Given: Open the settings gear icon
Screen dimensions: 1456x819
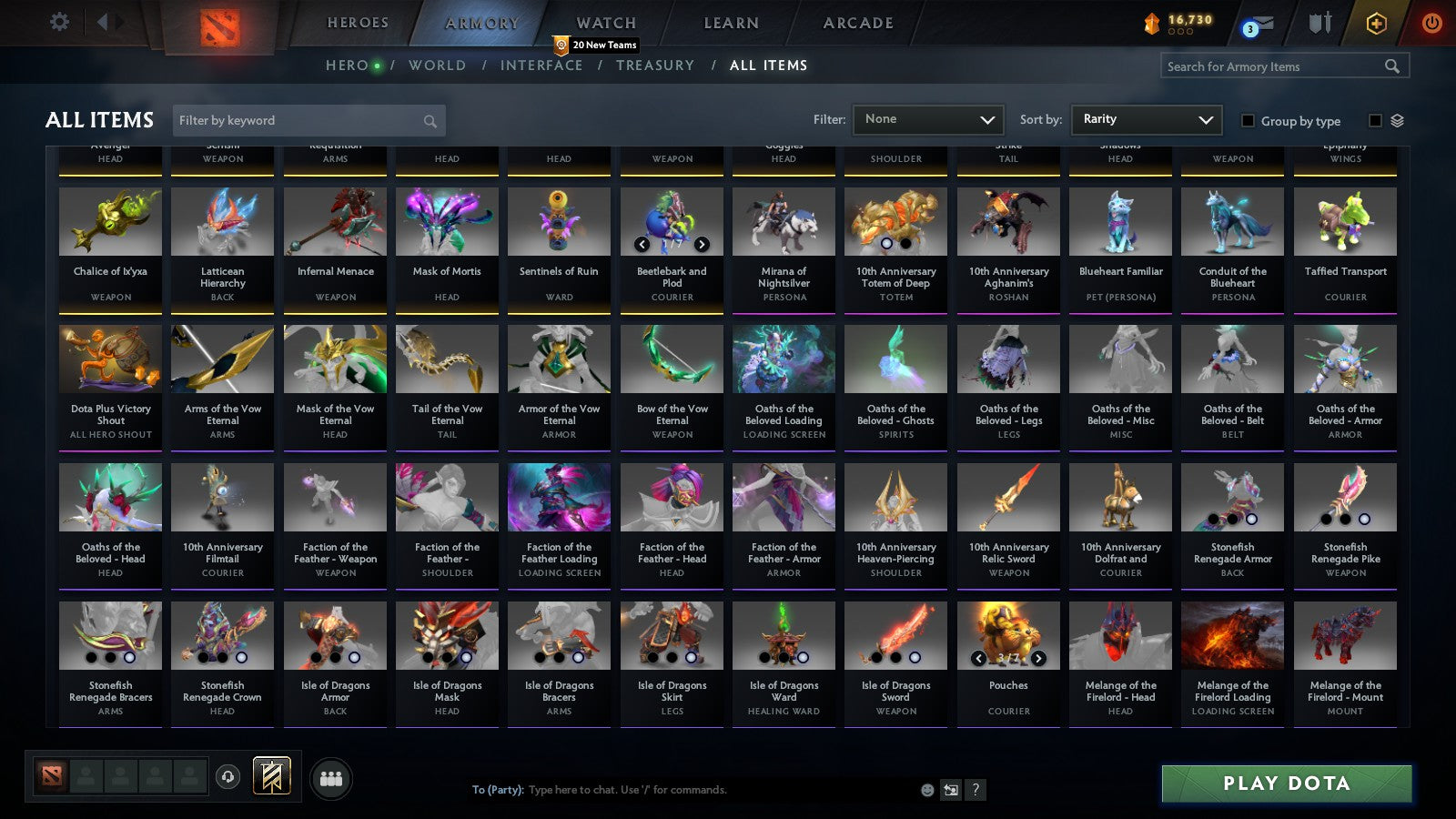Looking at the screenshot, I should click(x=59, y=23).
